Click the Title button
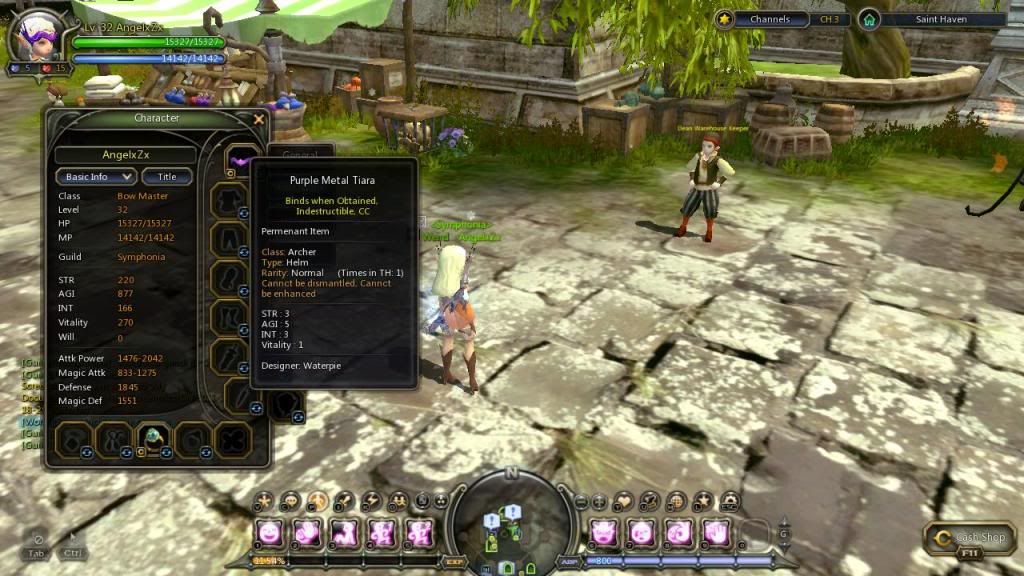1024x576 pixels. pos(167,177)
